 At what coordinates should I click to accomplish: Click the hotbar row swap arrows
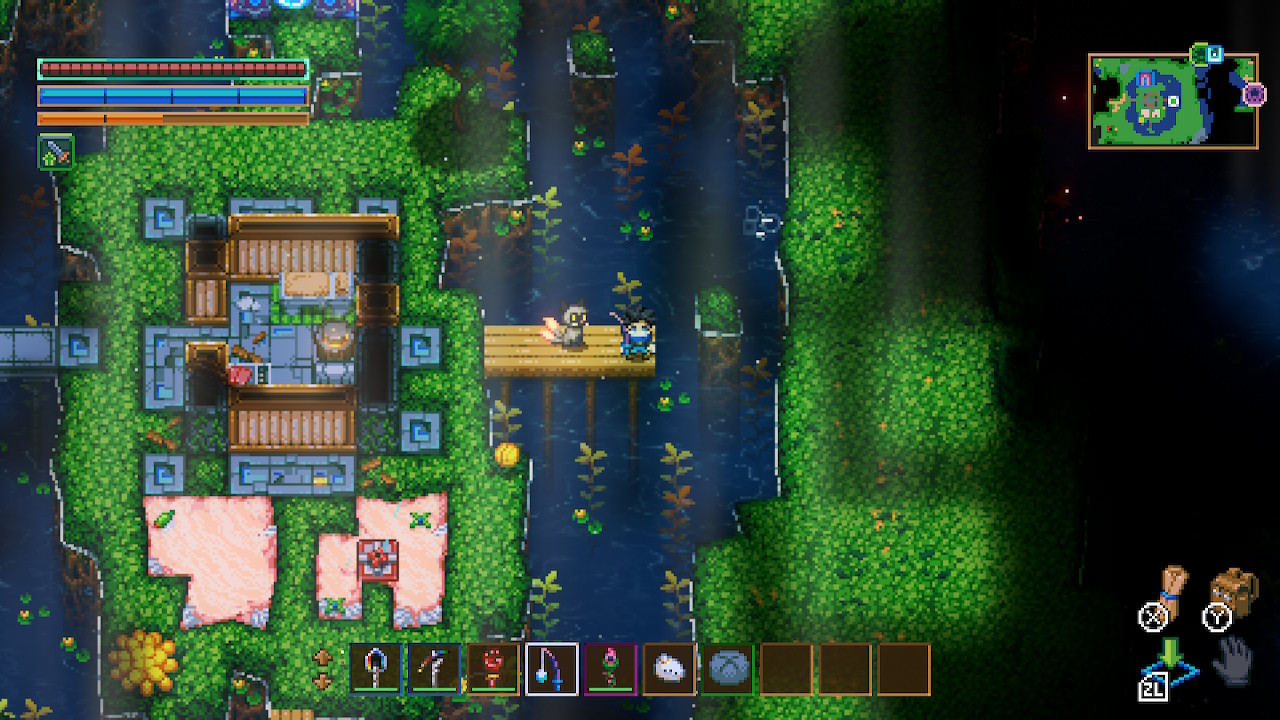(323, 668)
